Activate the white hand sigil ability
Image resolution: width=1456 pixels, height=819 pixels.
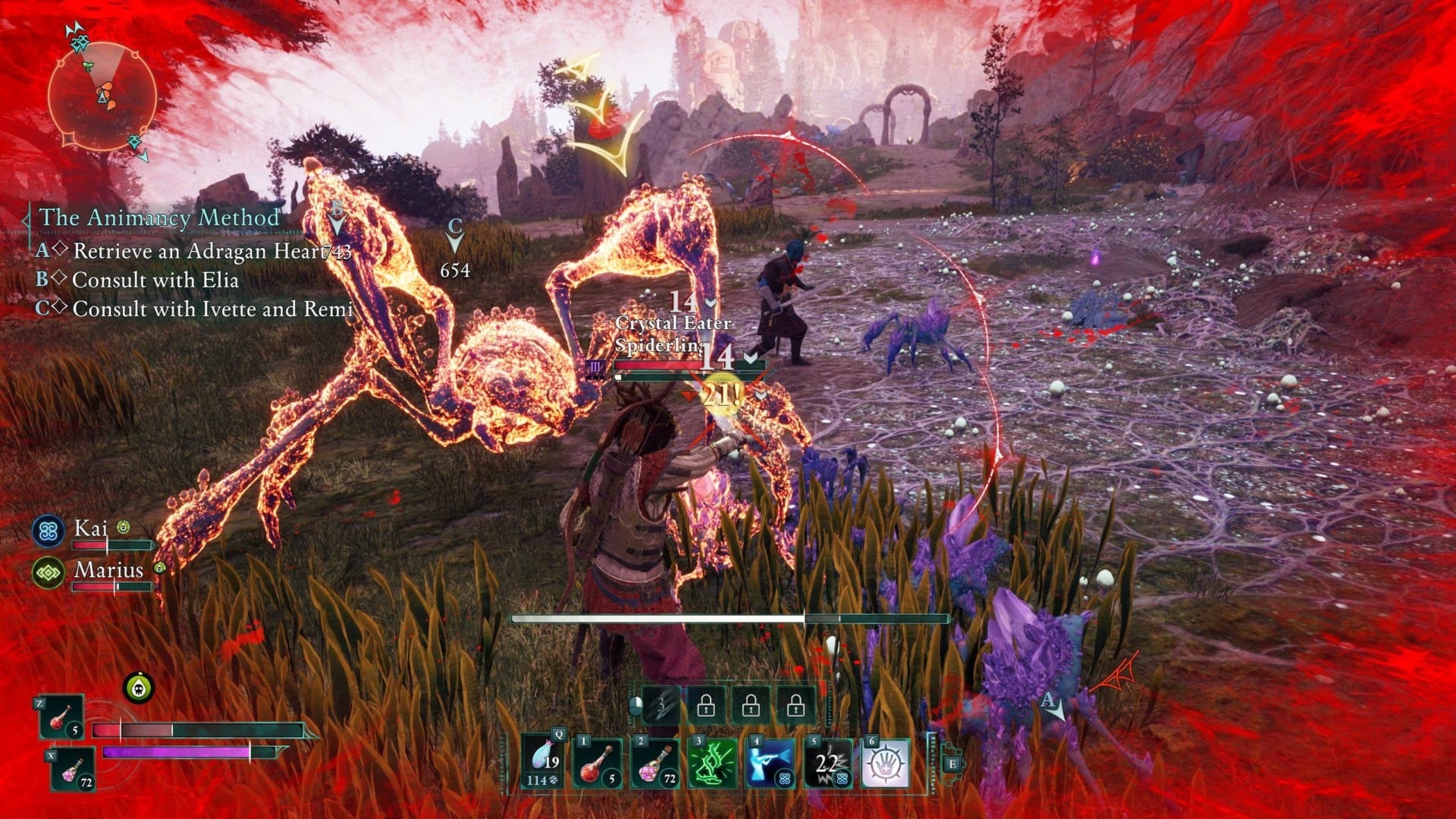point(885,763)
